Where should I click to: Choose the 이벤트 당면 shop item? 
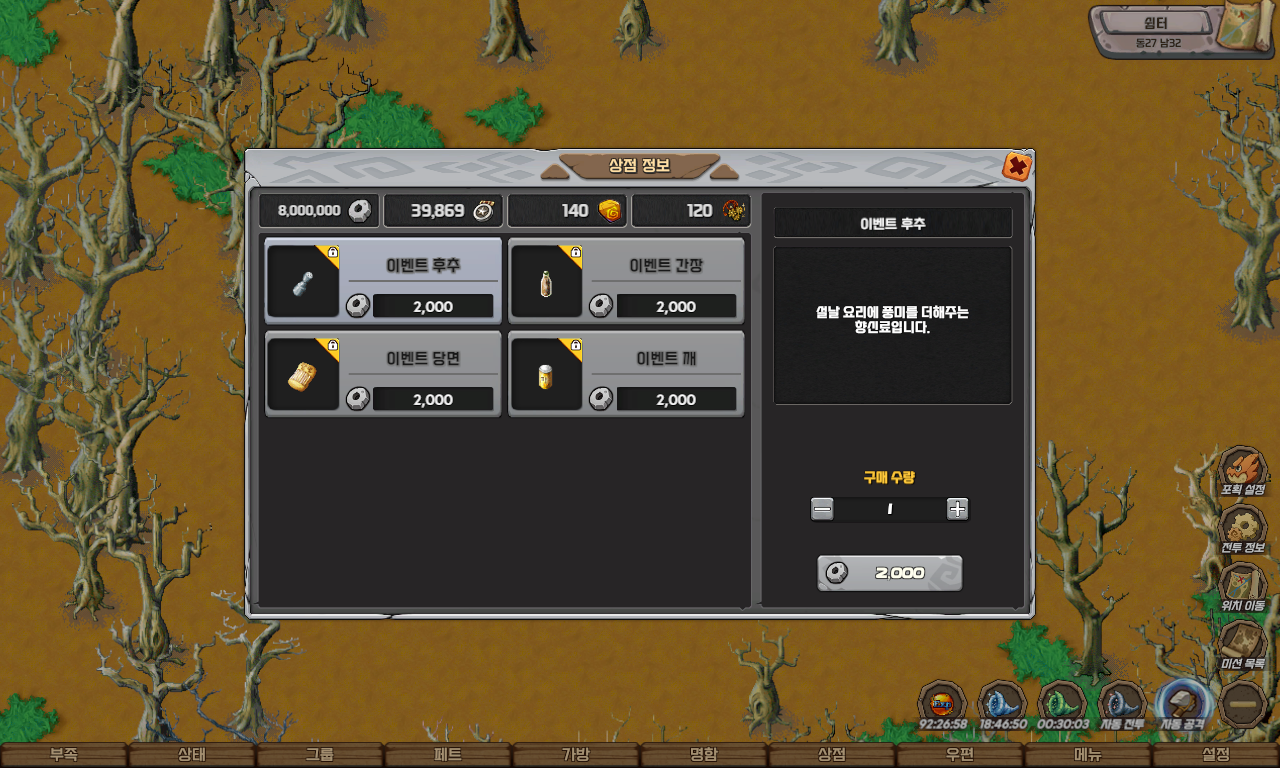pyautogui.click(x=383, y=374)
